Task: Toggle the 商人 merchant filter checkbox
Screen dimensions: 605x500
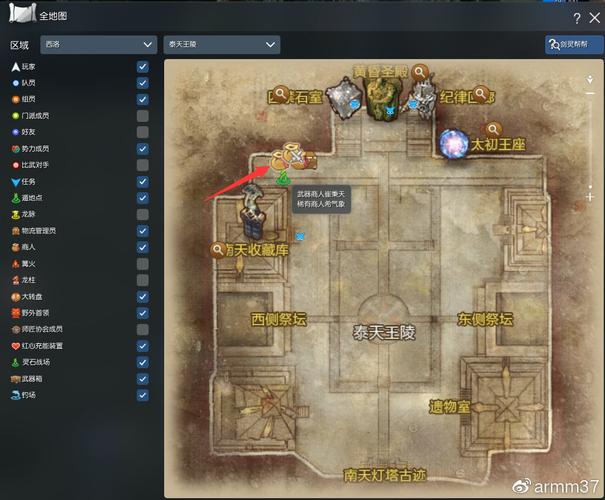Action: click(x=143, y=247)
